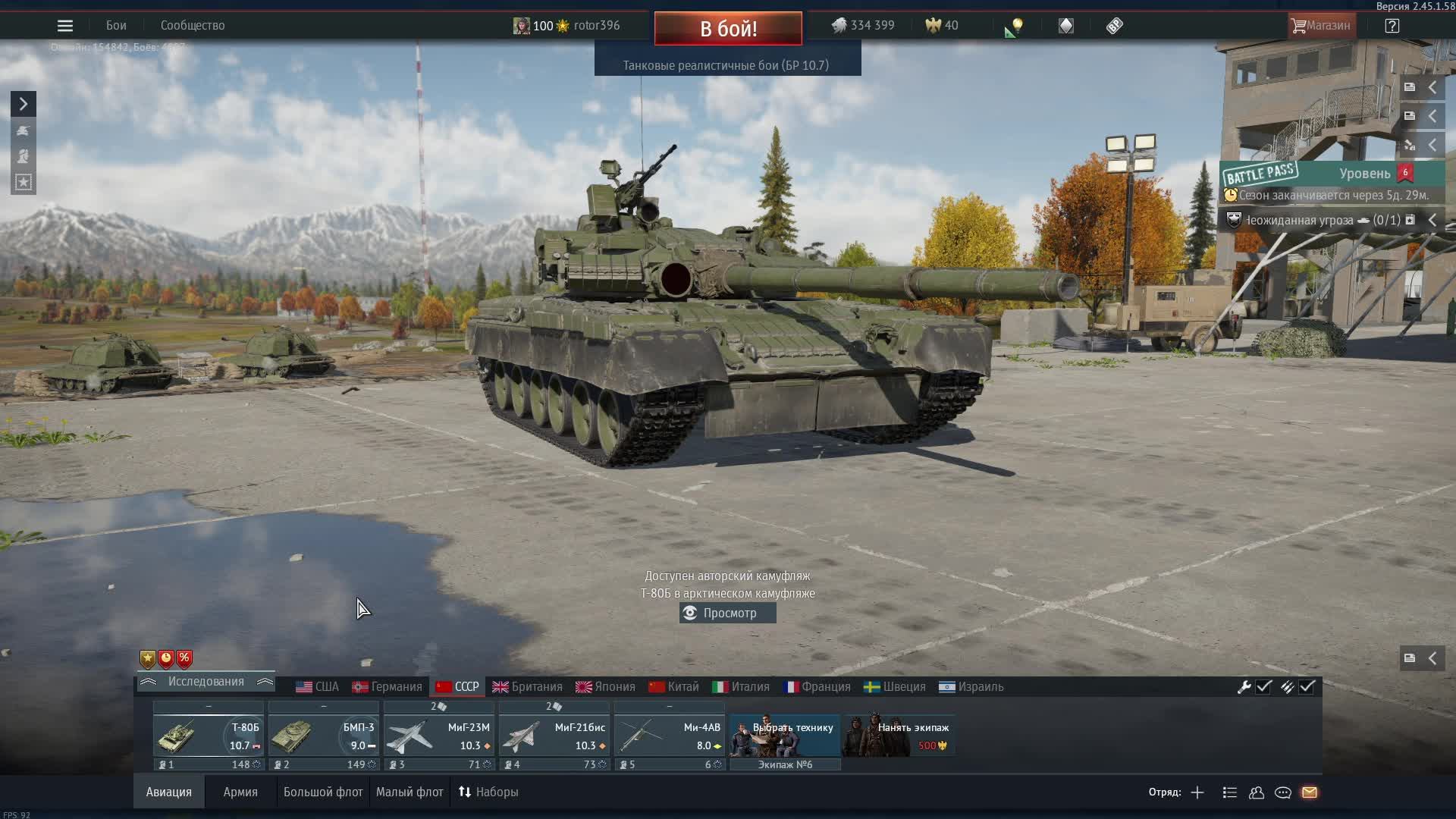1456x819 pixels.
Task: Open the «Бои» menu
Action: click(116, 26)
